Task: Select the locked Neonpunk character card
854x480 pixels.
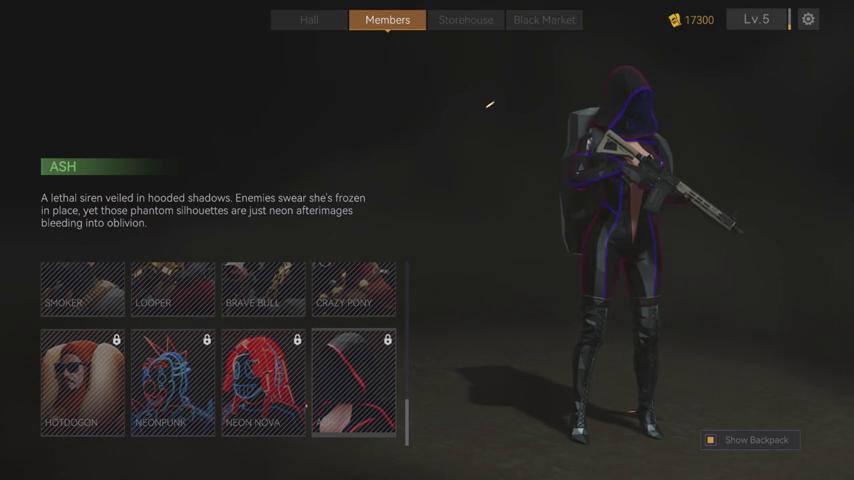Action: pos(173,382)
